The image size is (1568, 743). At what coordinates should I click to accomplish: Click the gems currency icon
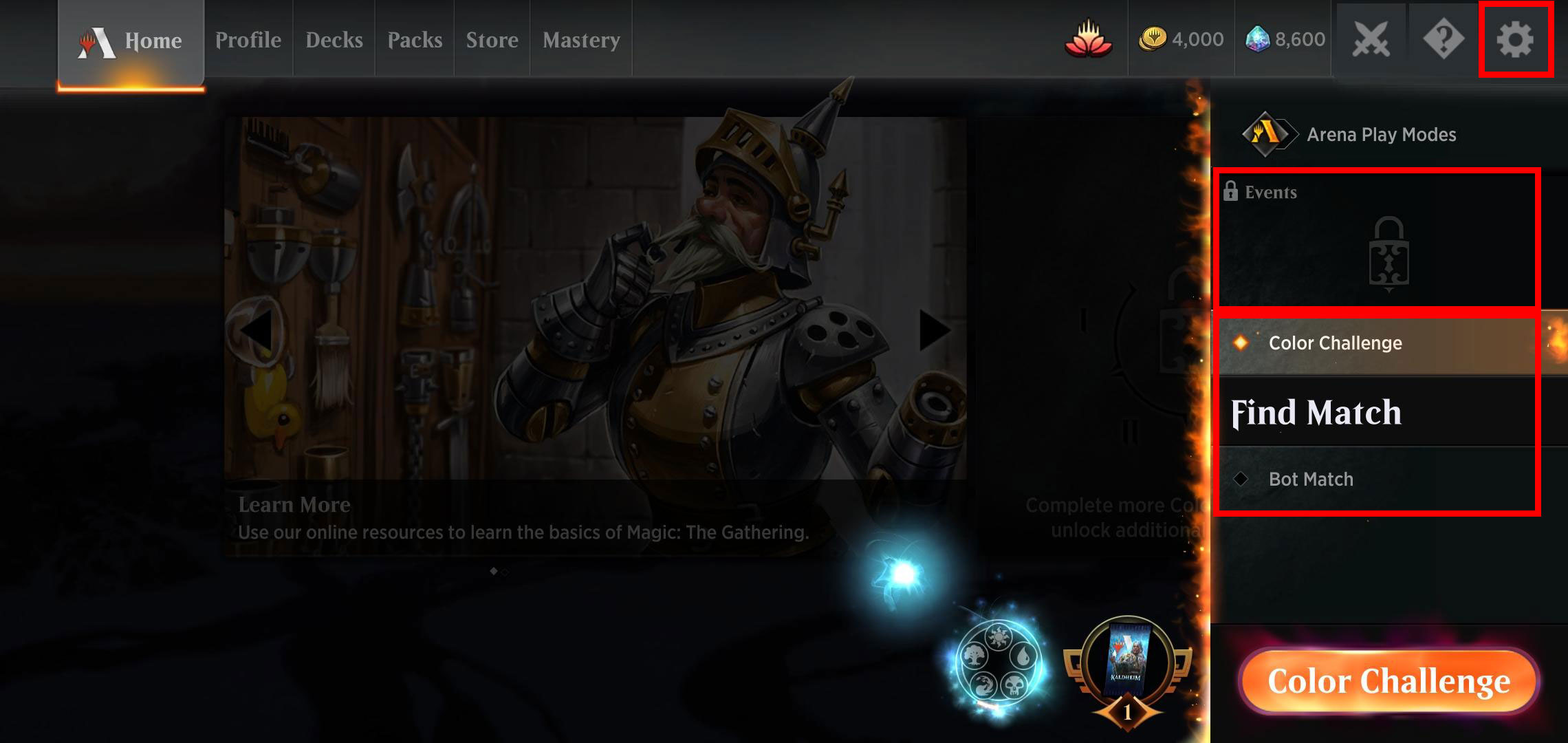[1259, 39]
